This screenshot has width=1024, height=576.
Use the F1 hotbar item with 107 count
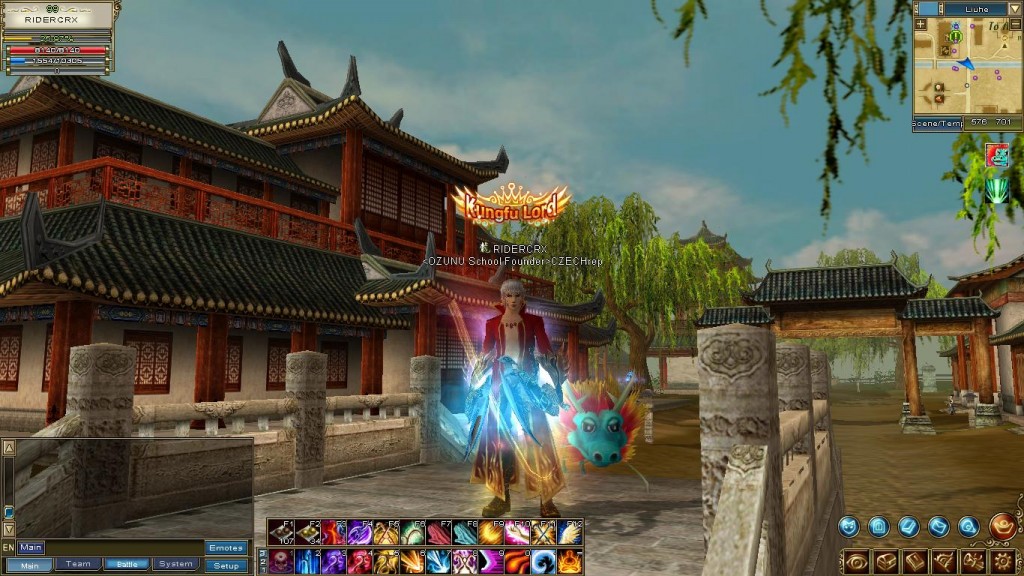281,532
